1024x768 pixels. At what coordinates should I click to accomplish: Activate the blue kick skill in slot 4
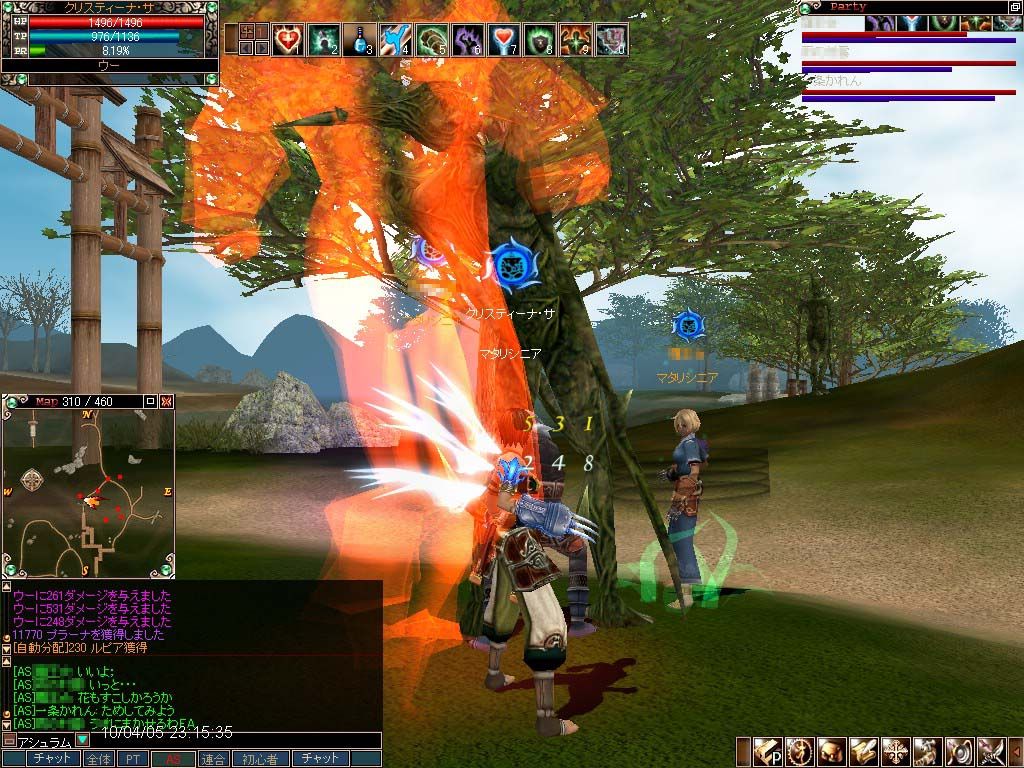[x=394, y=40]
